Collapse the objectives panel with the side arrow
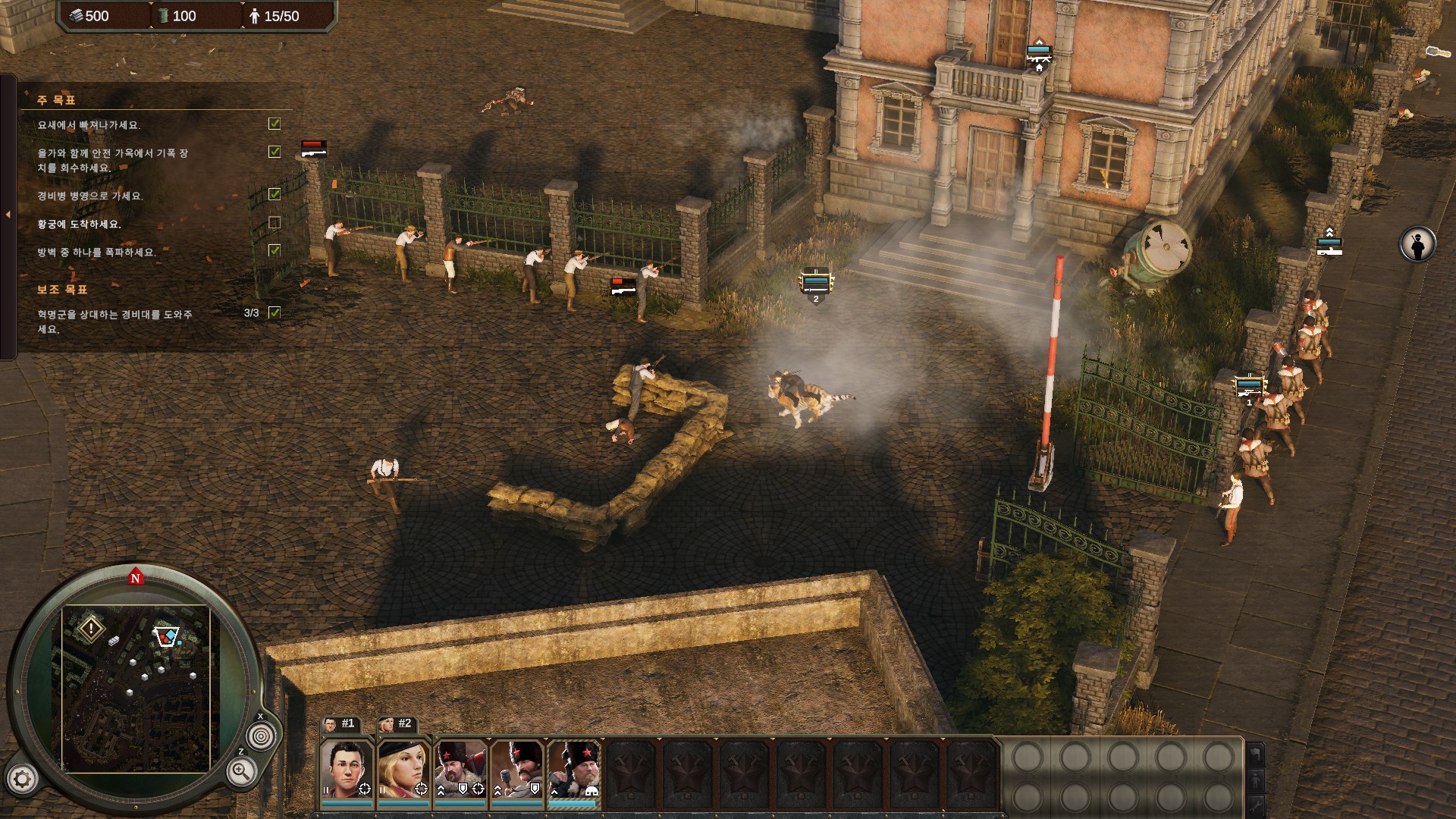Screen dimensions: 1456x819 click(8, 215)
